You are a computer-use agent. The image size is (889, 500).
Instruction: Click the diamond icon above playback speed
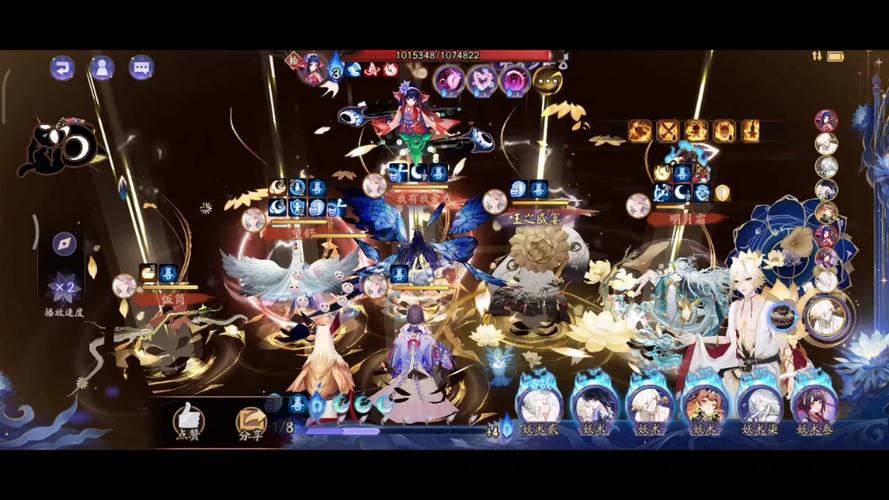click(x=65, y=244)
